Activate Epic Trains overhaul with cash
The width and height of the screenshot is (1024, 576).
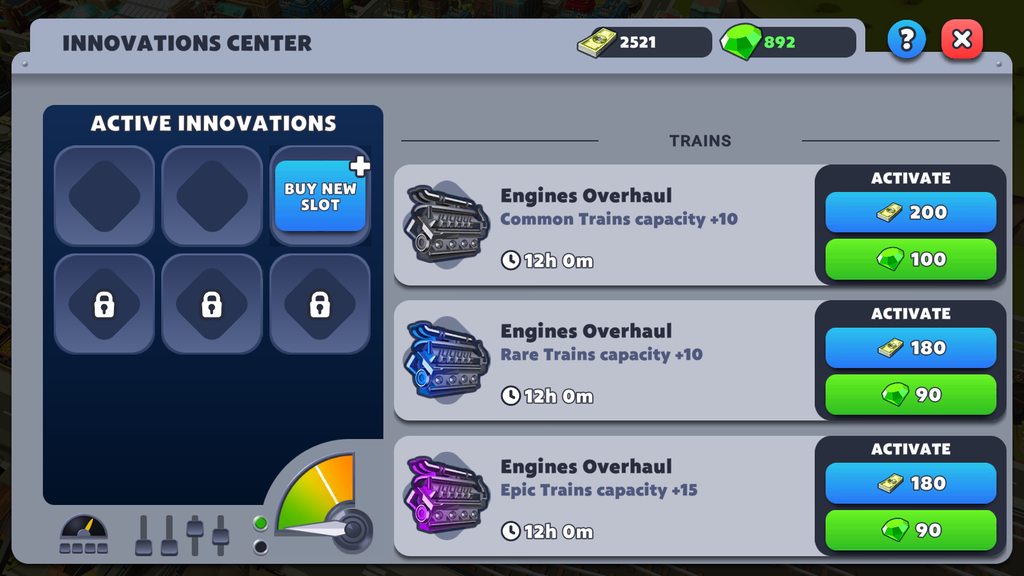910,483
